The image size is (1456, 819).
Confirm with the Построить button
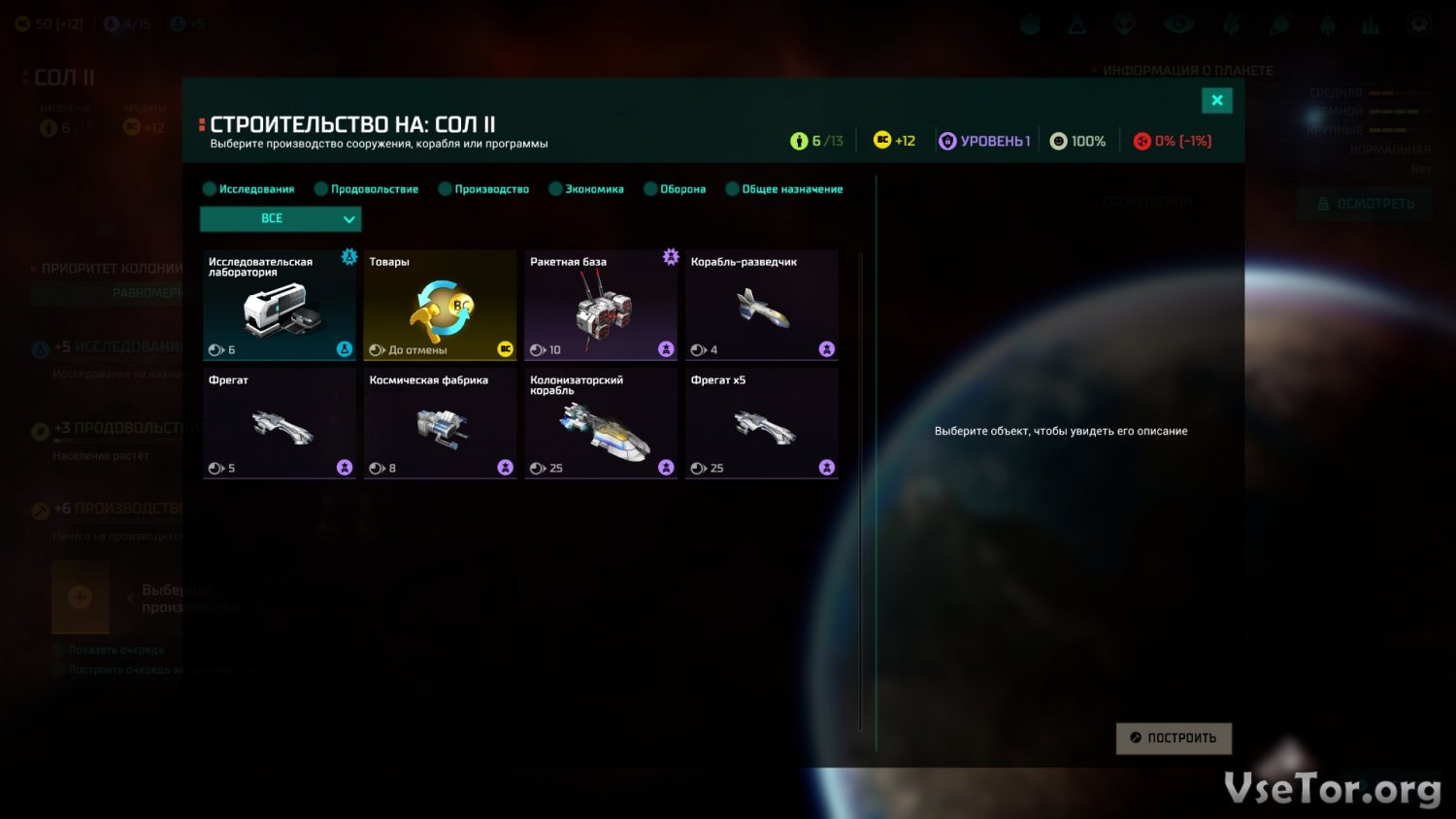pyautogui.click(x=1174, y=738)
